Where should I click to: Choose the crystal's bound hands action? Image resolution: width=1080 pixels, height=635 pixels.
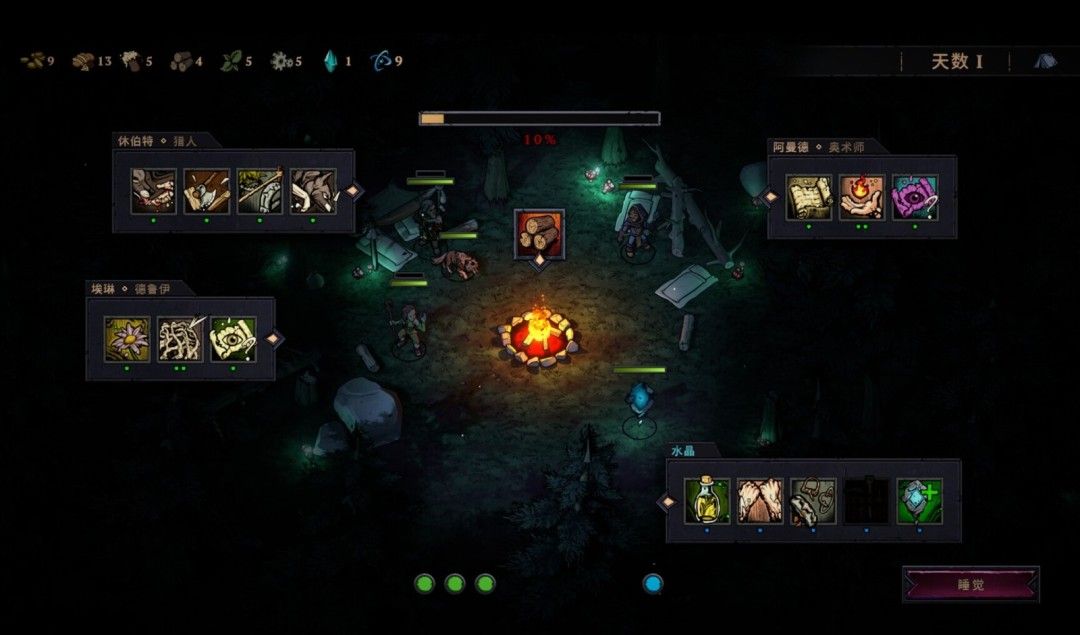pyautogui.click(x=760, y=501)
